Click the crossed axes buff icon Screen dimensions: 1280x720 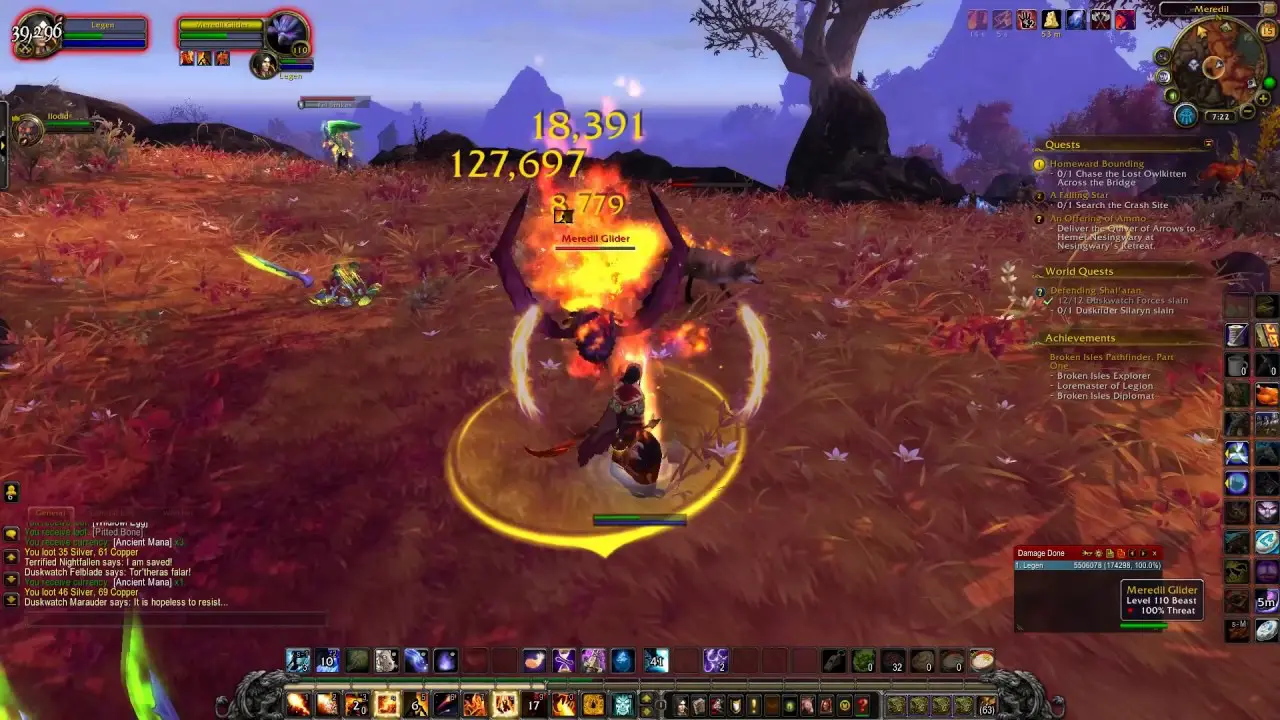coord(1100,20)
